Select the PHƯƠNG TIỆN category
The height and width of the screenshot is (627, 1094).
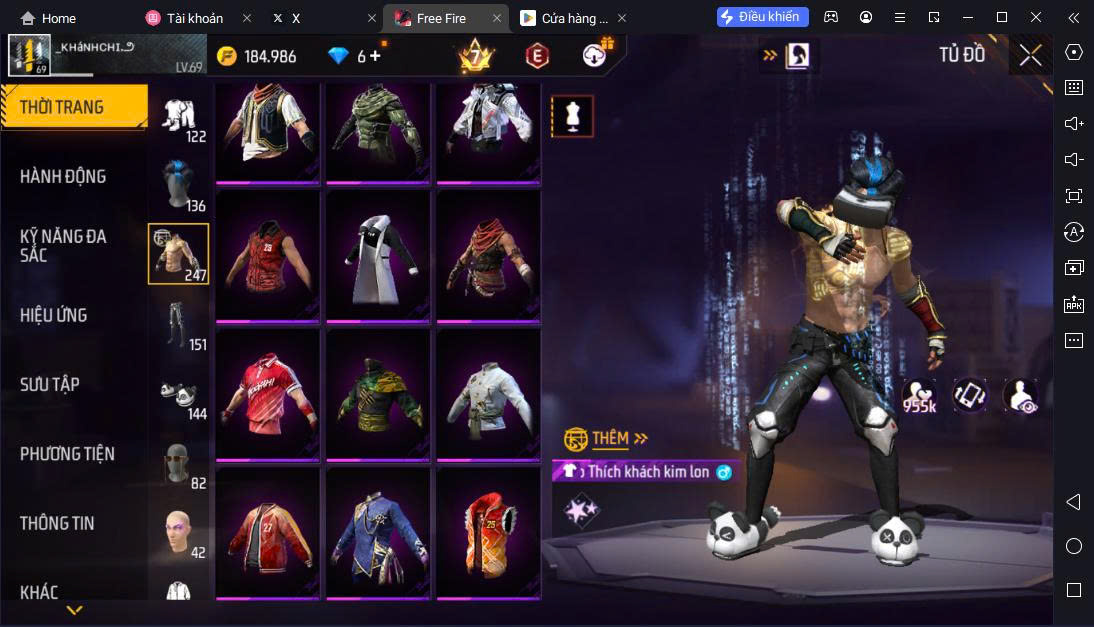(x=67, y=453)
